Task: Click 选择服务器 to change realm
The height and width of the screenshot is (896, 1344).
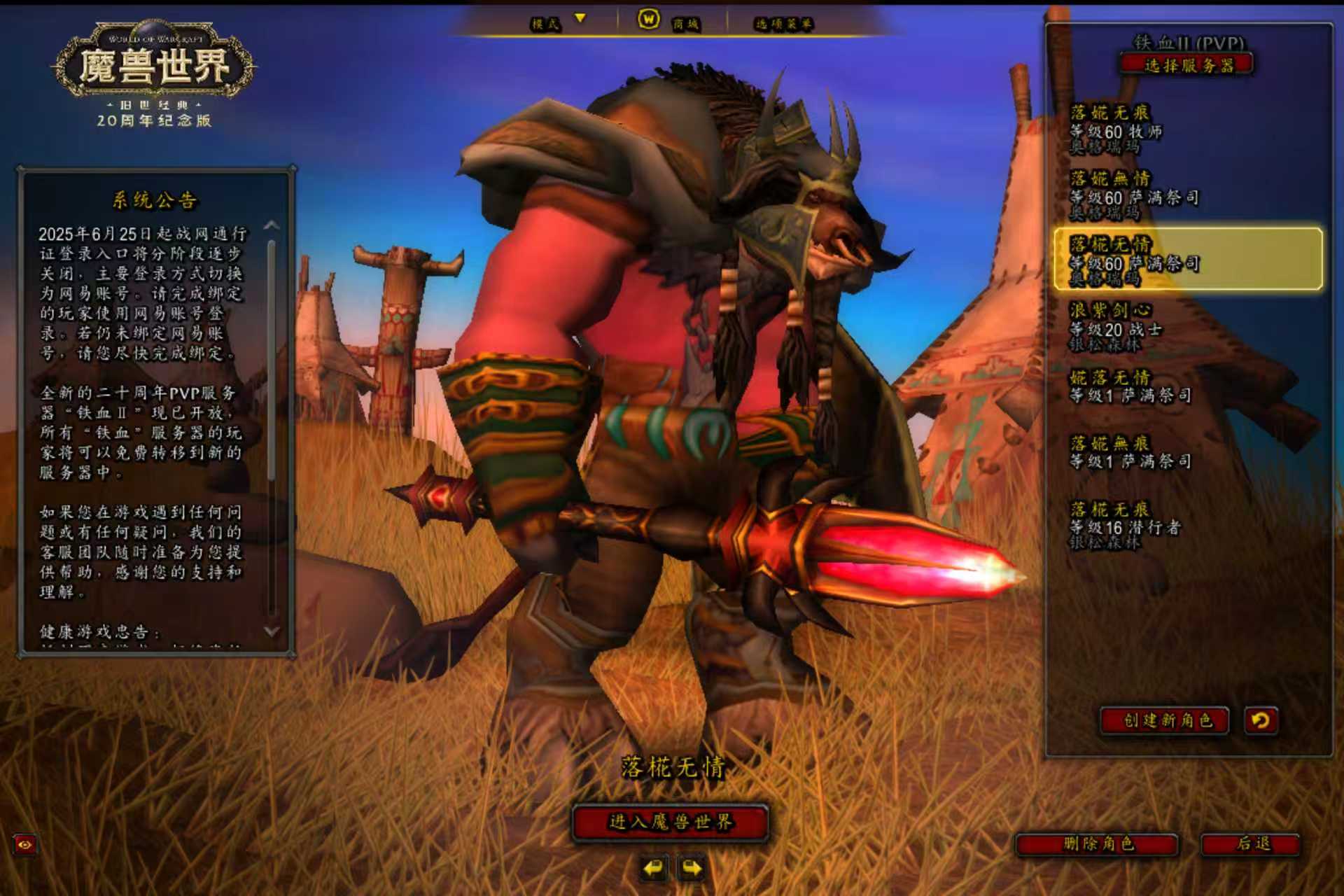Action: [x=1187, y=66]
